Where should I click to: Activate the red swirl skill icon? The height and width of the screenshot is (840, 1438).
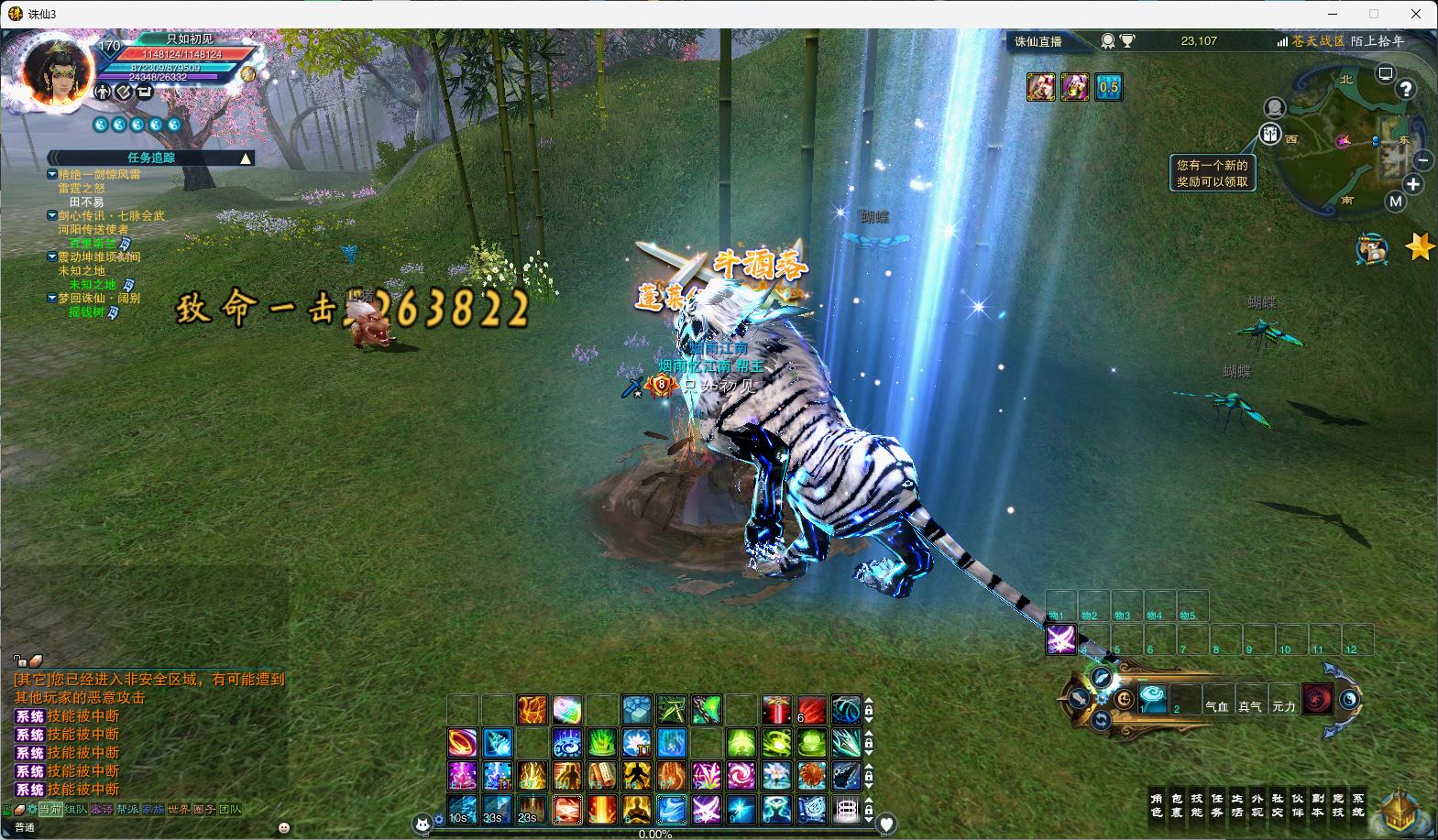coord(1318,699)
